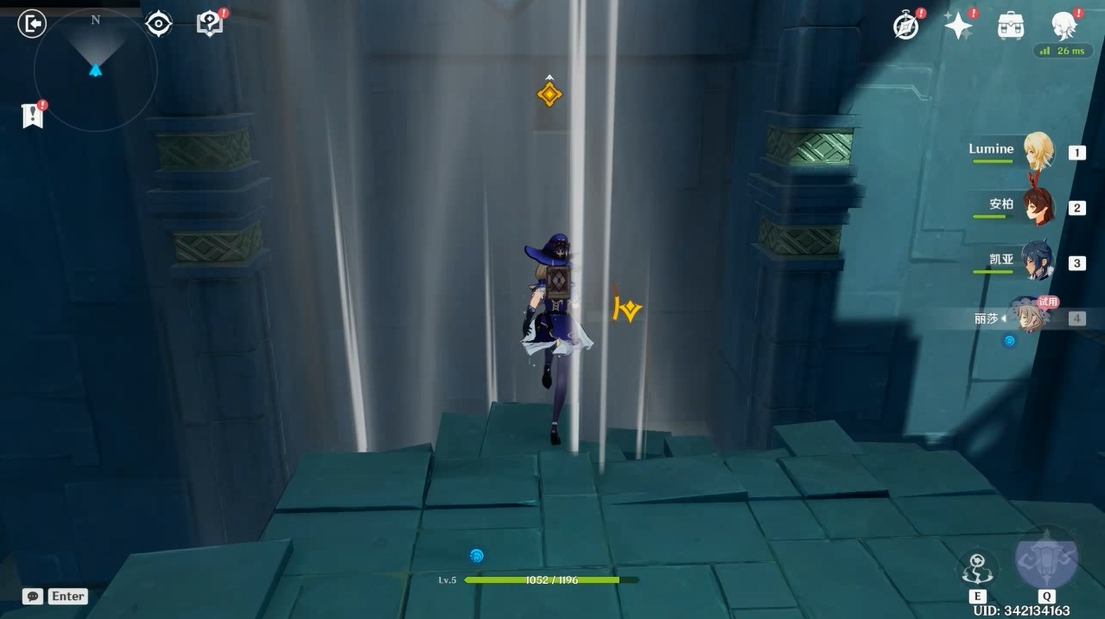The width and height of the screenshot is (1105, 619).
Task: Activate Lisa's elemental skill icon
Action: [x=977, y=568]
